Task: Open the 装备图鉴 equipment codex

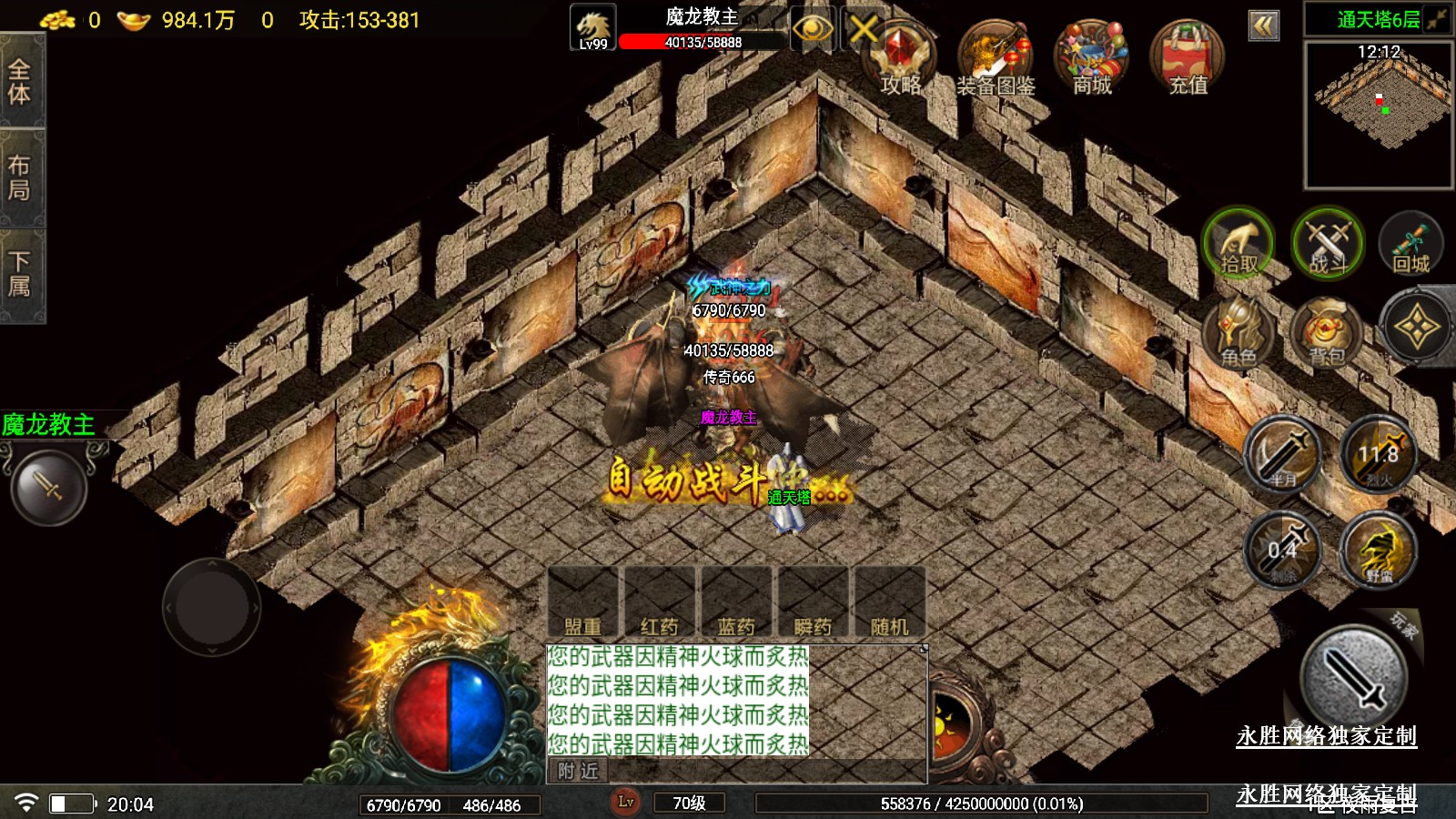Action: 996,56
